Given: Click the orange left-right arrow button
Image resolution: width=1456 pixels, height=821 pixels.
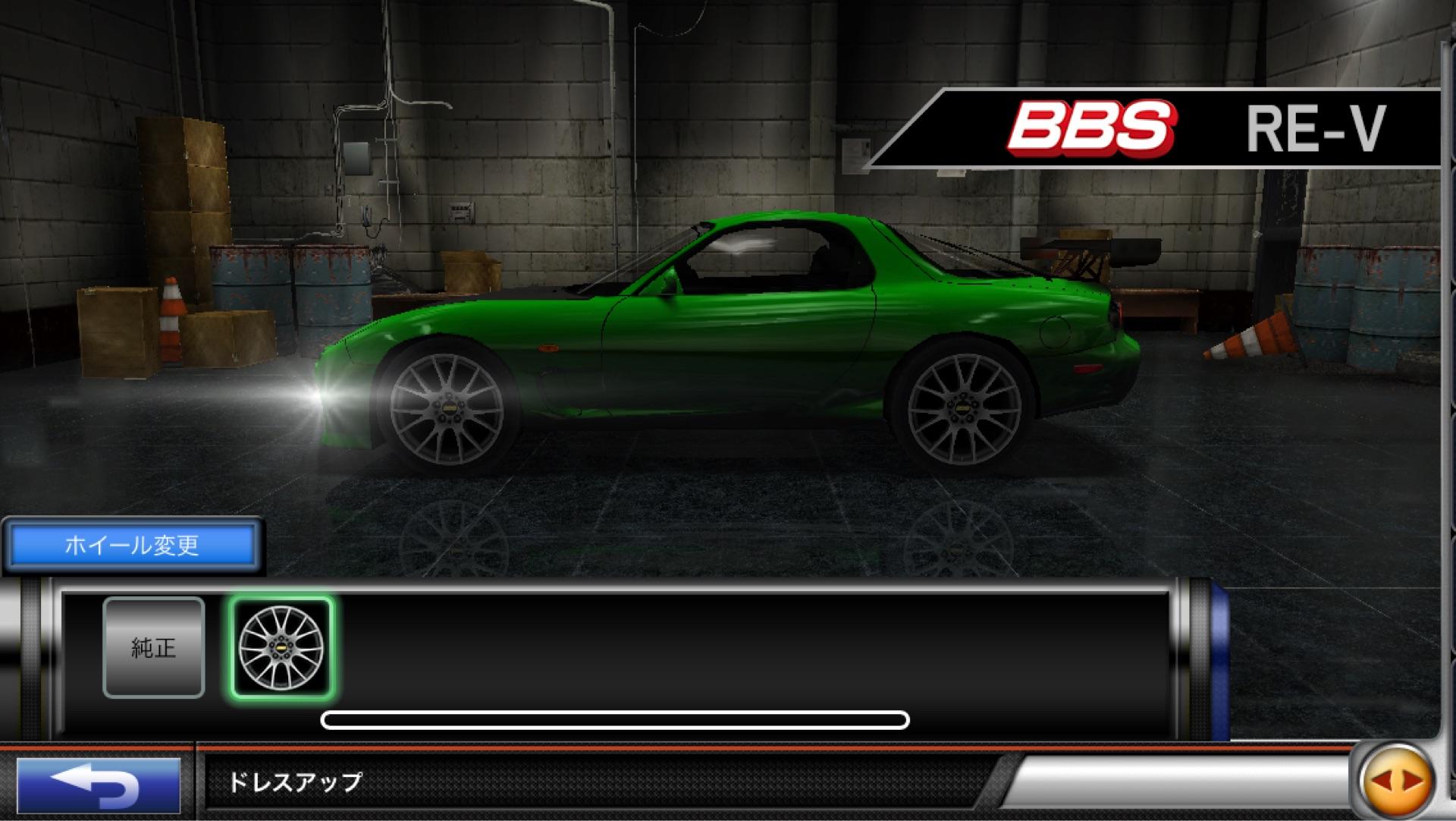Looking at the screenshot, I should [x=1397, y=781].
